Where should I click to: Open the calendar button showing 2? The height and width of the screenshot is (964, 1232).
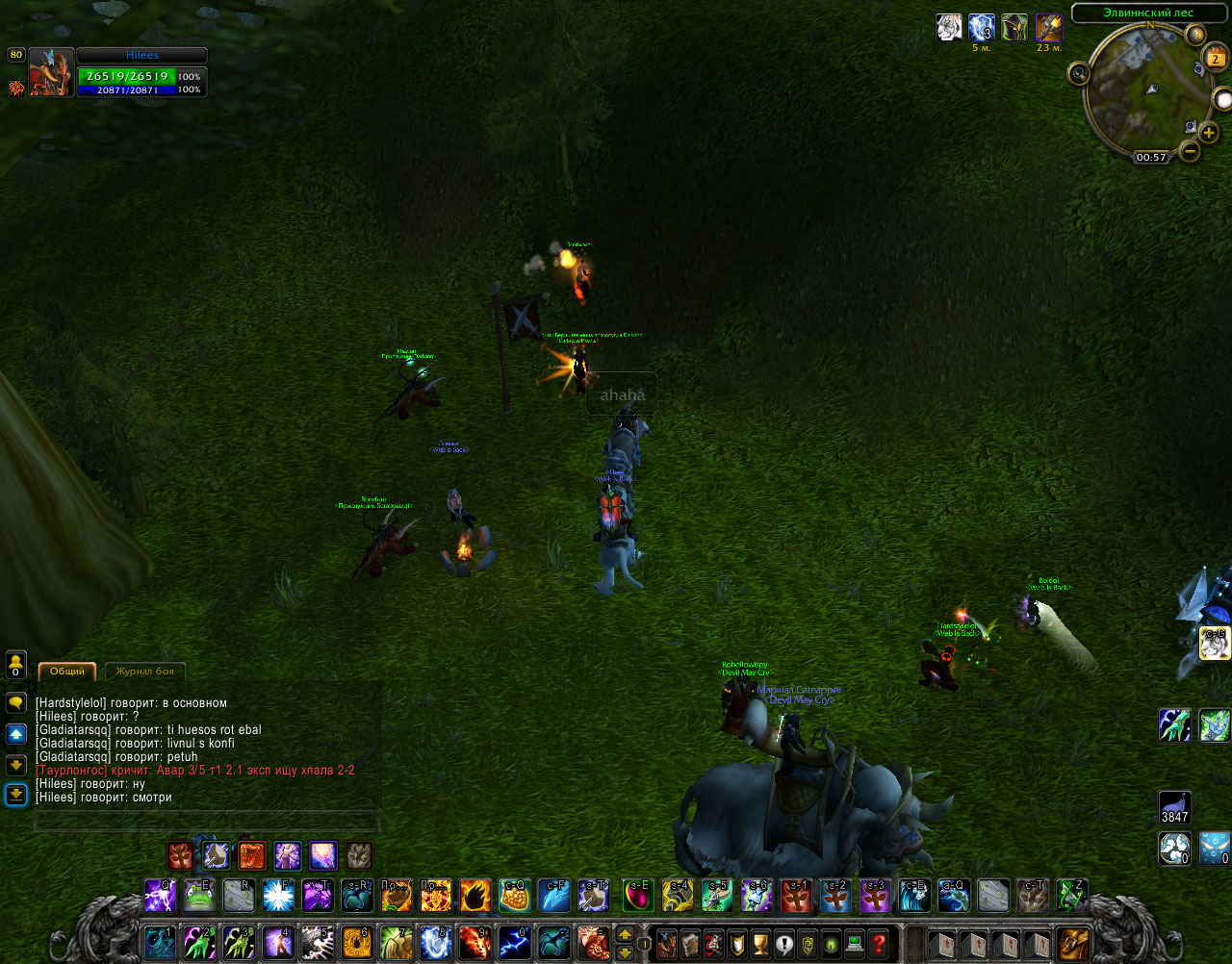pos(1216,59)
